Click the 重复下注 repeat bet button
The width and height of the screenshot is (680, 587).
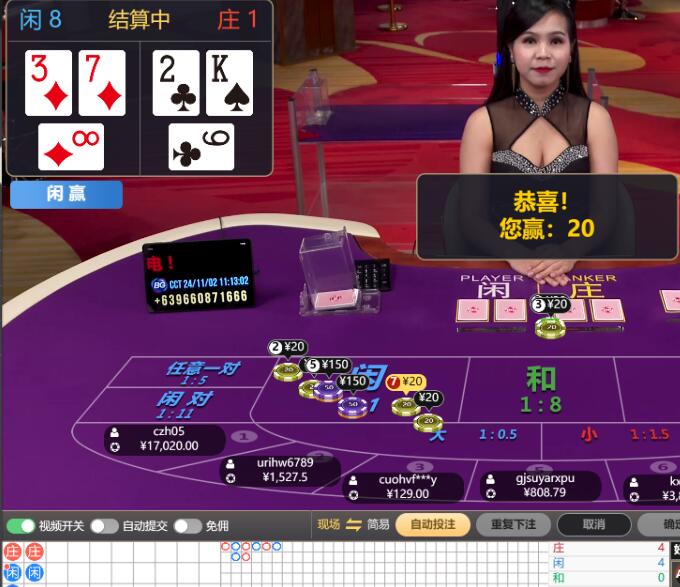[512, 525]
